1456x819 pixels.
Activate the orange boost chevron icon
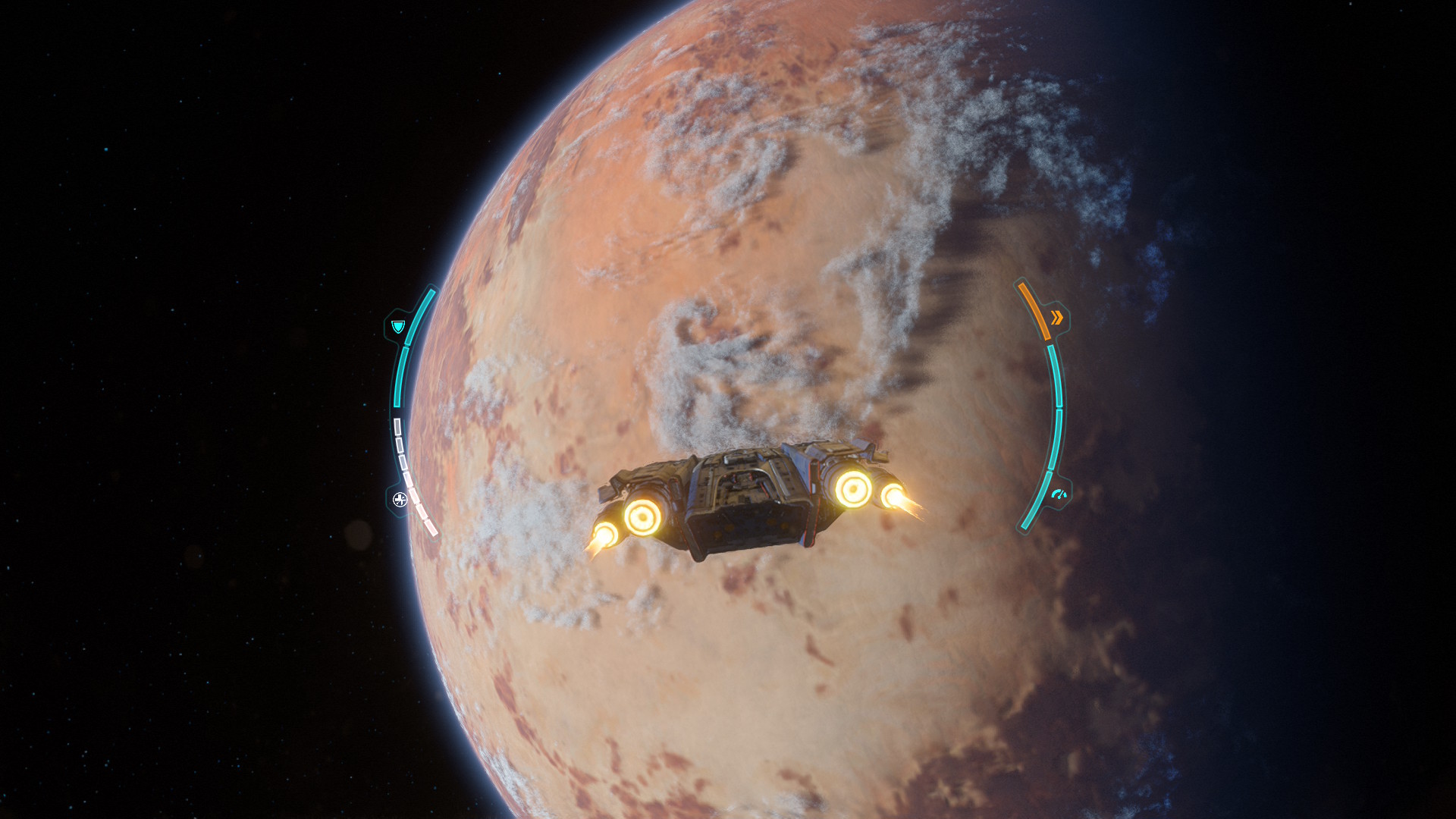tap(1057, 317)
